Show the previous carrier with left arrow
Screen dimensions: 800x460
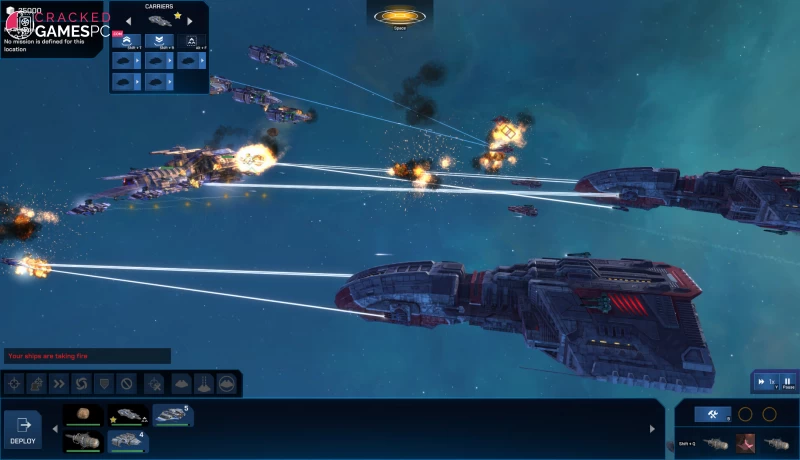coord(130,20)
